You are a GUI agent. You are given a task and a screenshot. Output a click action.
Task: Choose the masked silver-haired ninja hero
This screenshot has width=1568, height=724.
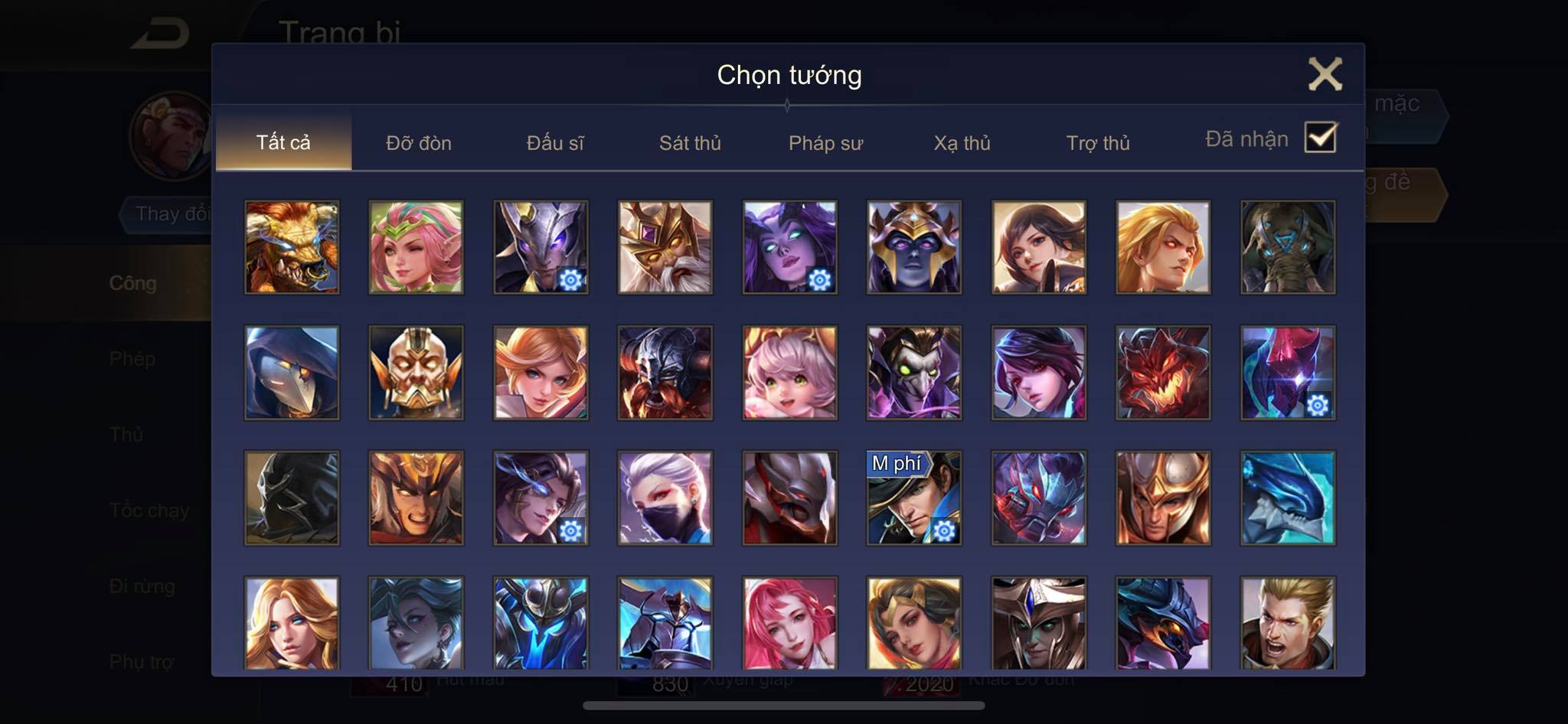coord(665,497)
